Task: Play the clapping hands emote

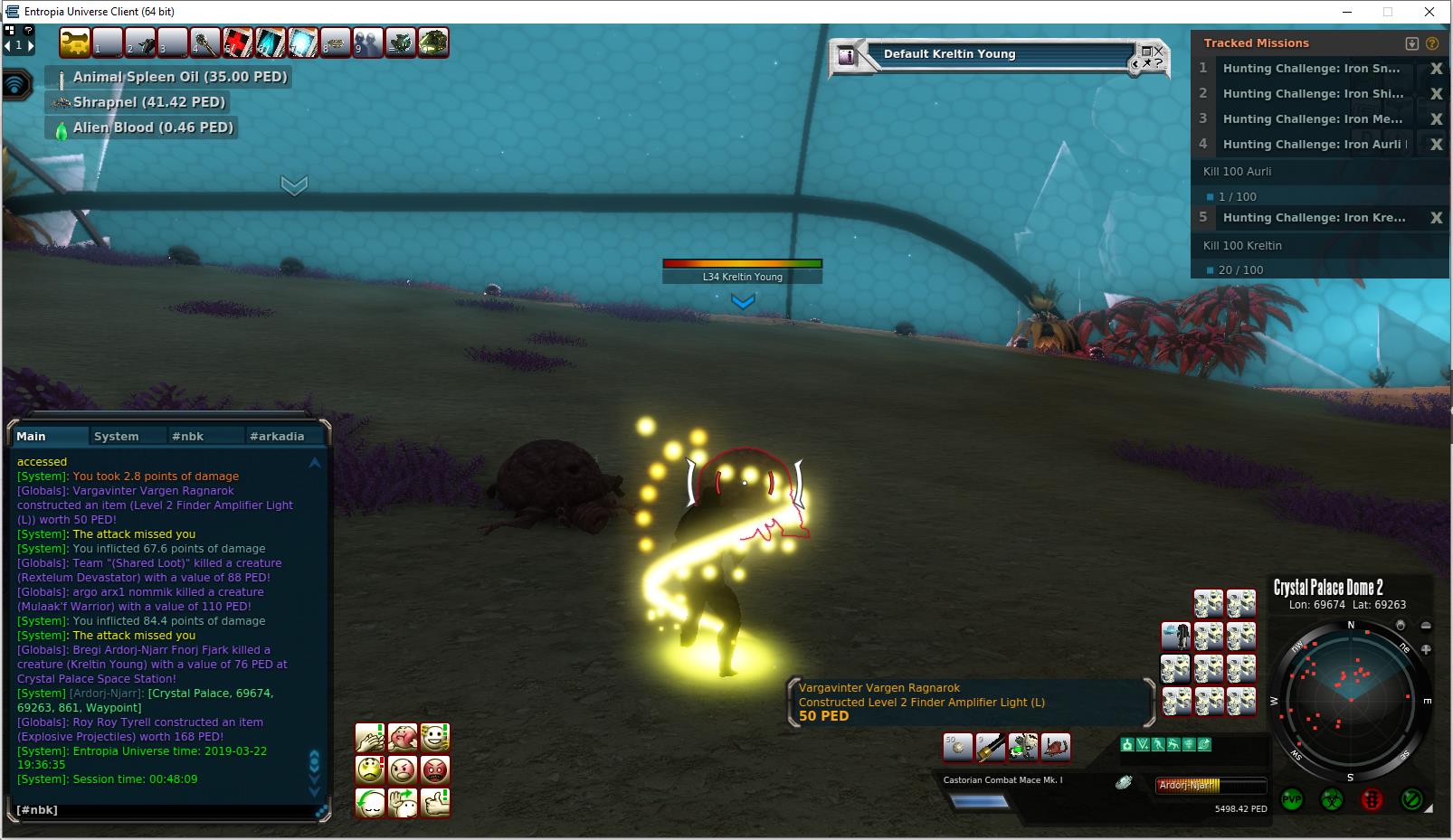Action: (370, 738)
